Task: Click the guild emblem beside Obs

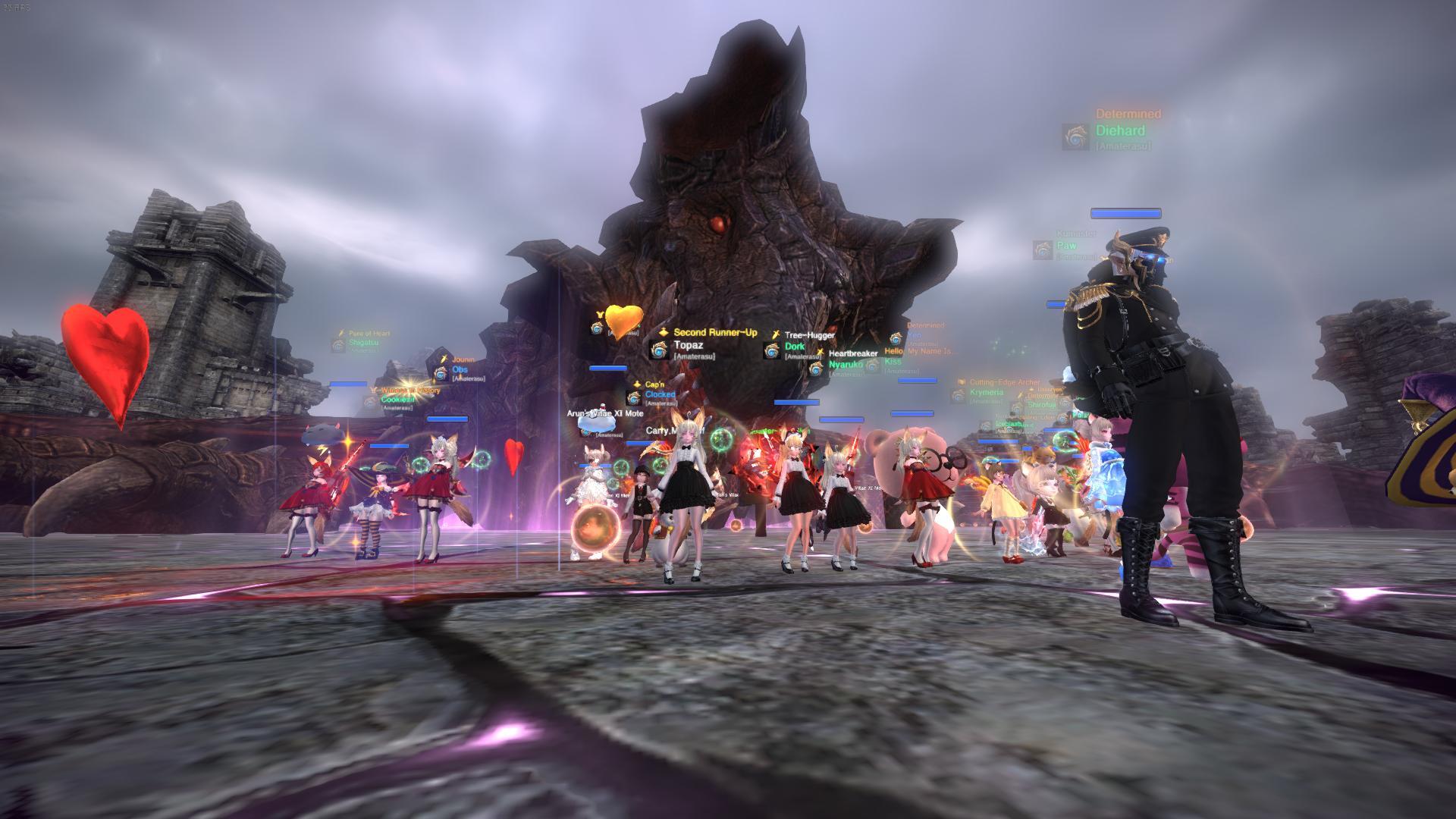Action: [x=441, y=374]
